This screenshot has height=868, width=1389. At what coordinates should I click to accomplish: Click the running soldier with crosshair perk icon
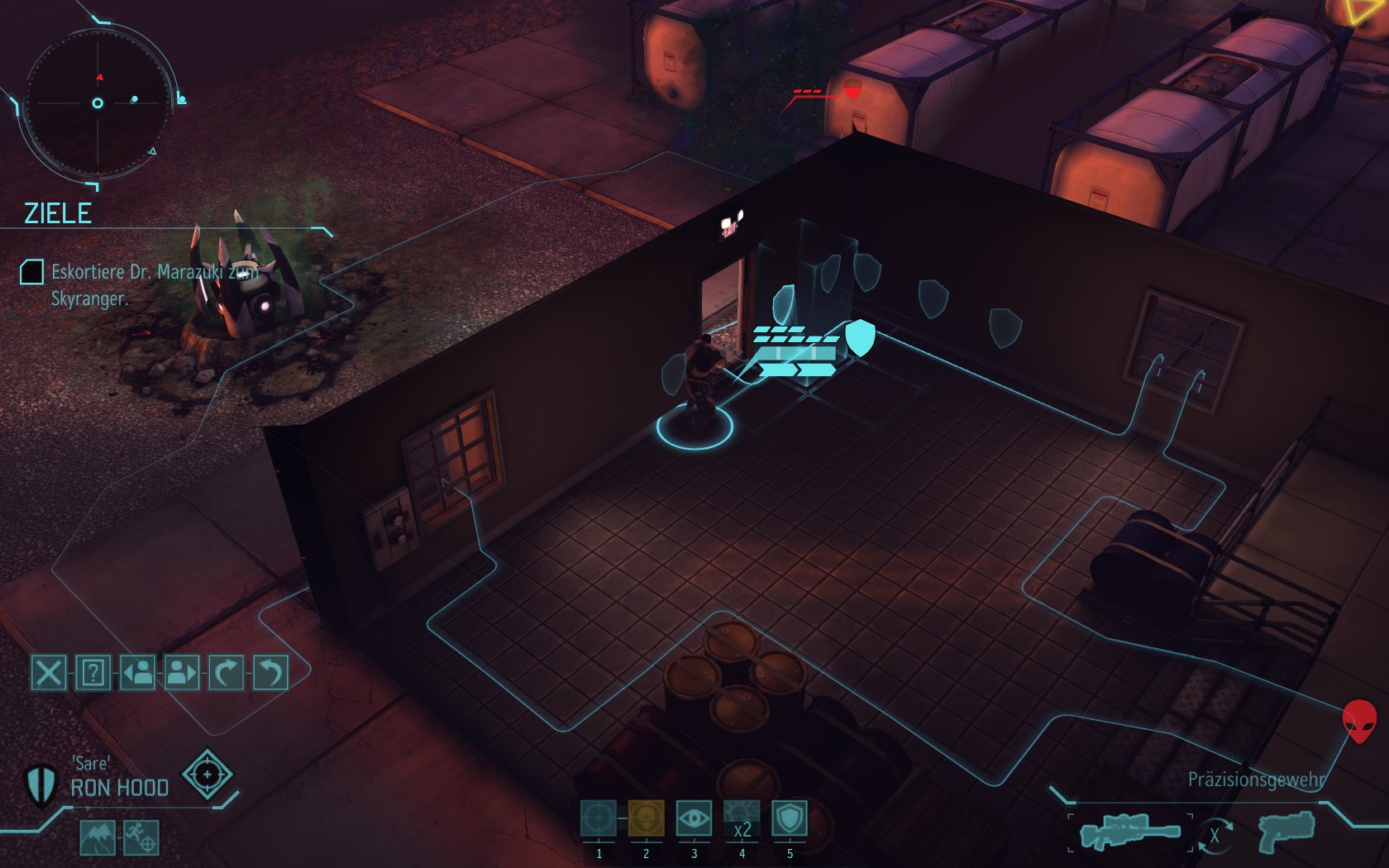point(141,837)
